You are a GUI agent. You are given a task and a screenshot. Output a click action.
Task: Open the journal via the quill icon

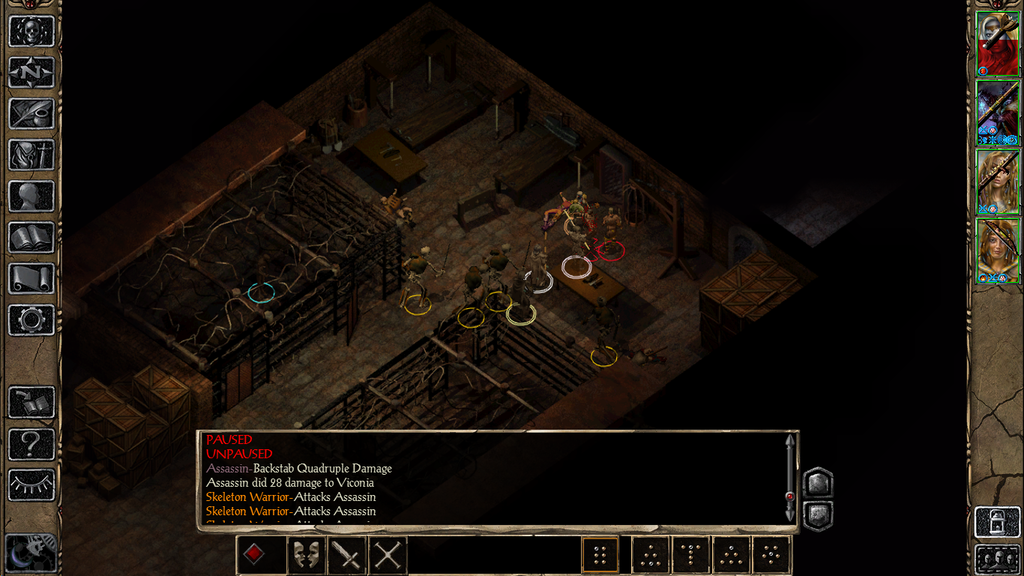pos(31,113)
